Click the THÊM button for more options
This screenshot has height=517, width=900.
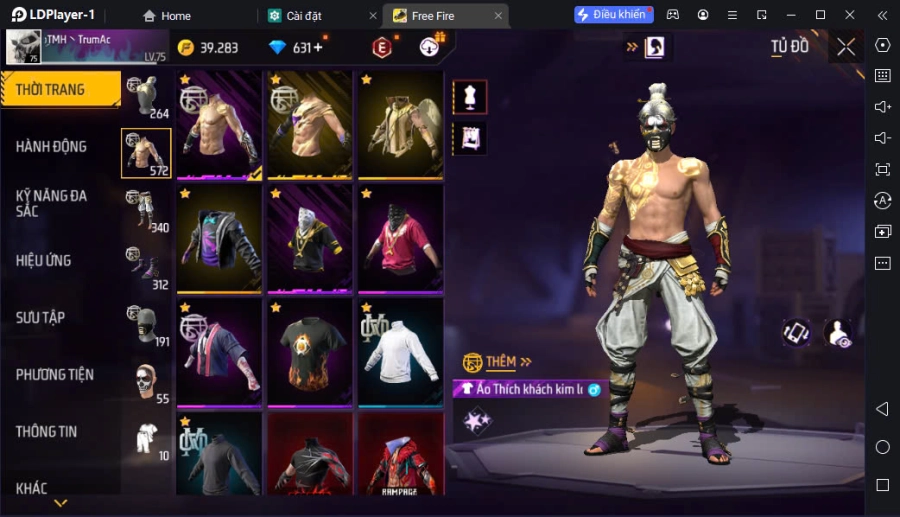pyautogui.click(x=498, y=362)
